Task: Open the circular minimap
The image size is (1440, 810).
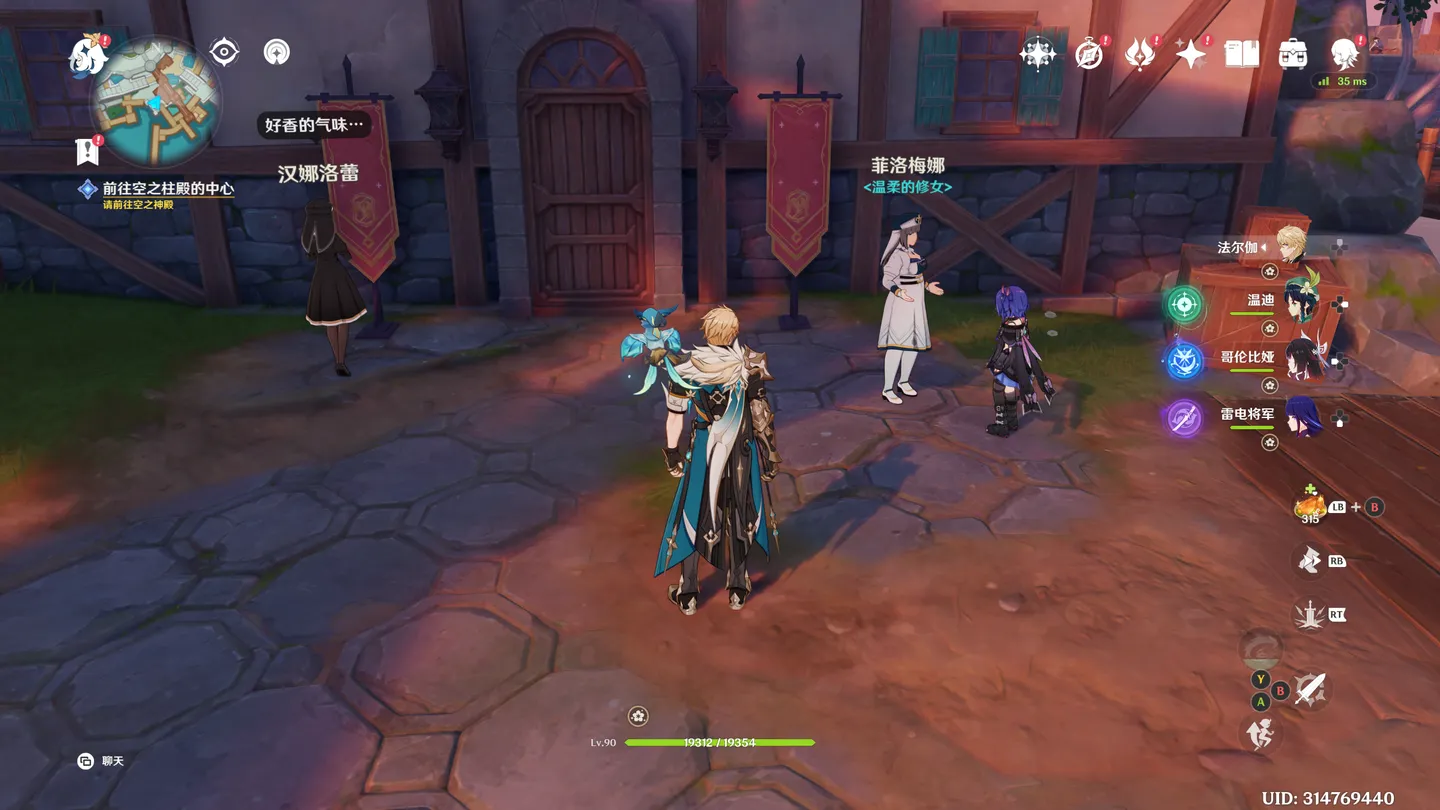Action: (x=155, y=102)
